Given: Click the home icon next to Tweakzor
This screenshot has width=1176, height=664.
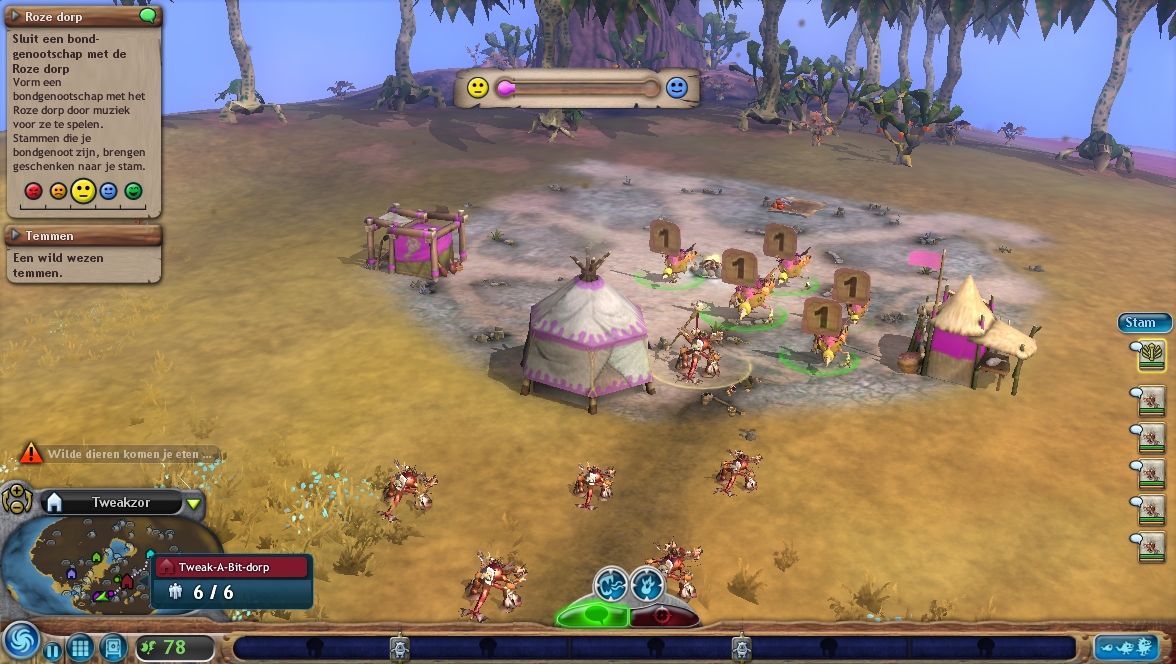Looking at the screenshot, I should tap(55, 502).
